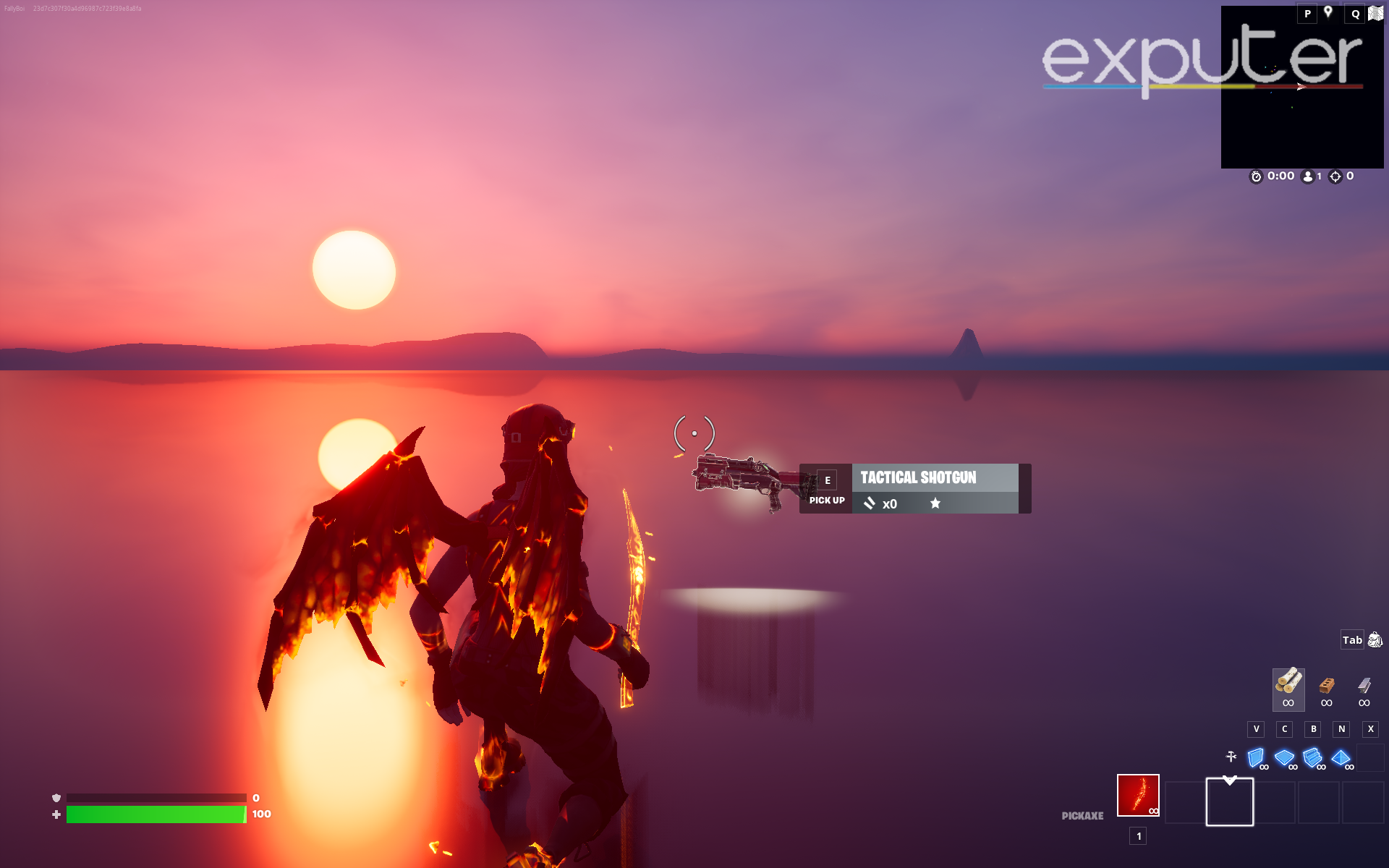Screen dimensions: 1389x868
Task: Select the wall build piece
Action: (1256, 759)
